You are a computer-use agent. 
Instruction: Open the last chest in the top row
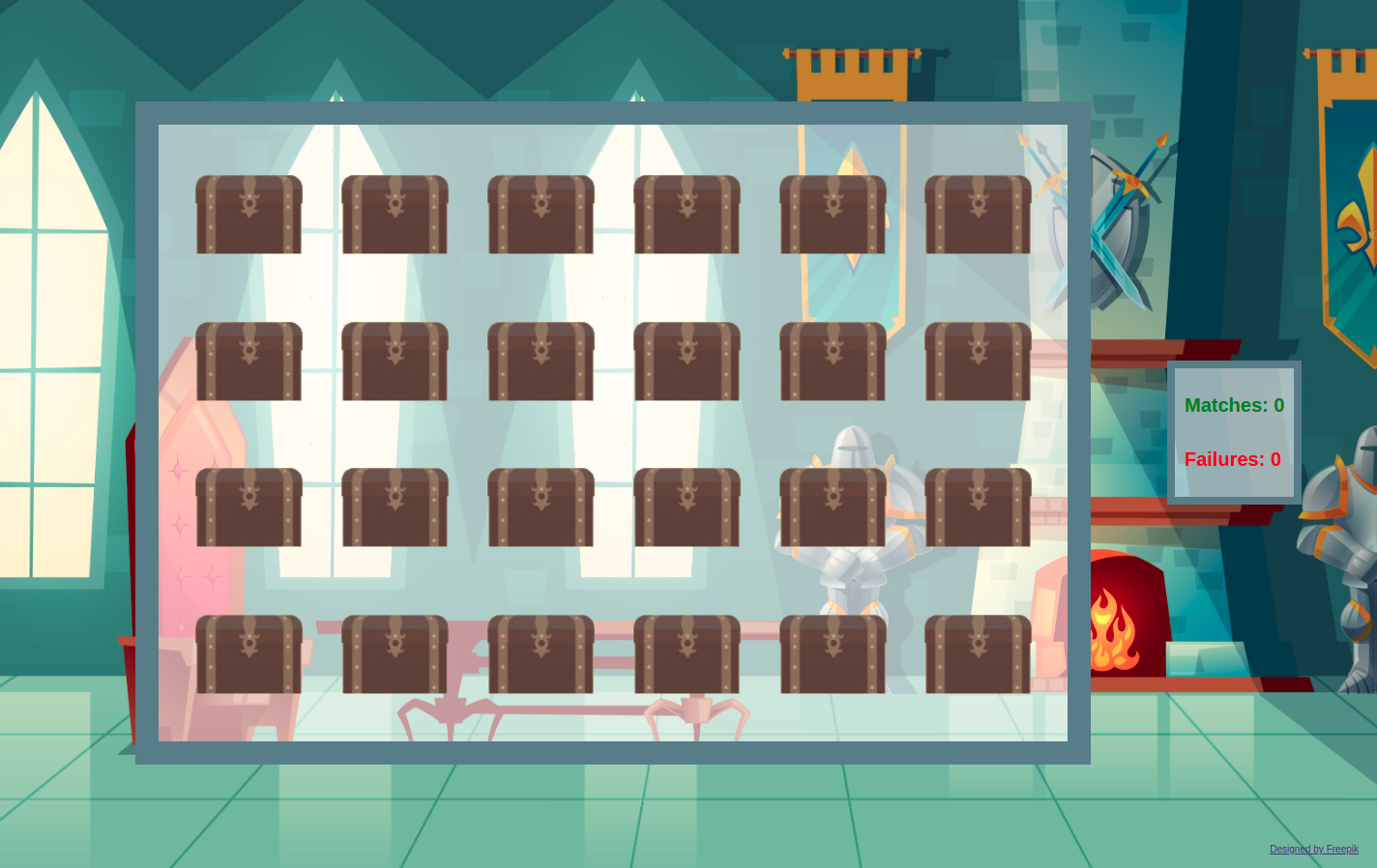point(979,213)
